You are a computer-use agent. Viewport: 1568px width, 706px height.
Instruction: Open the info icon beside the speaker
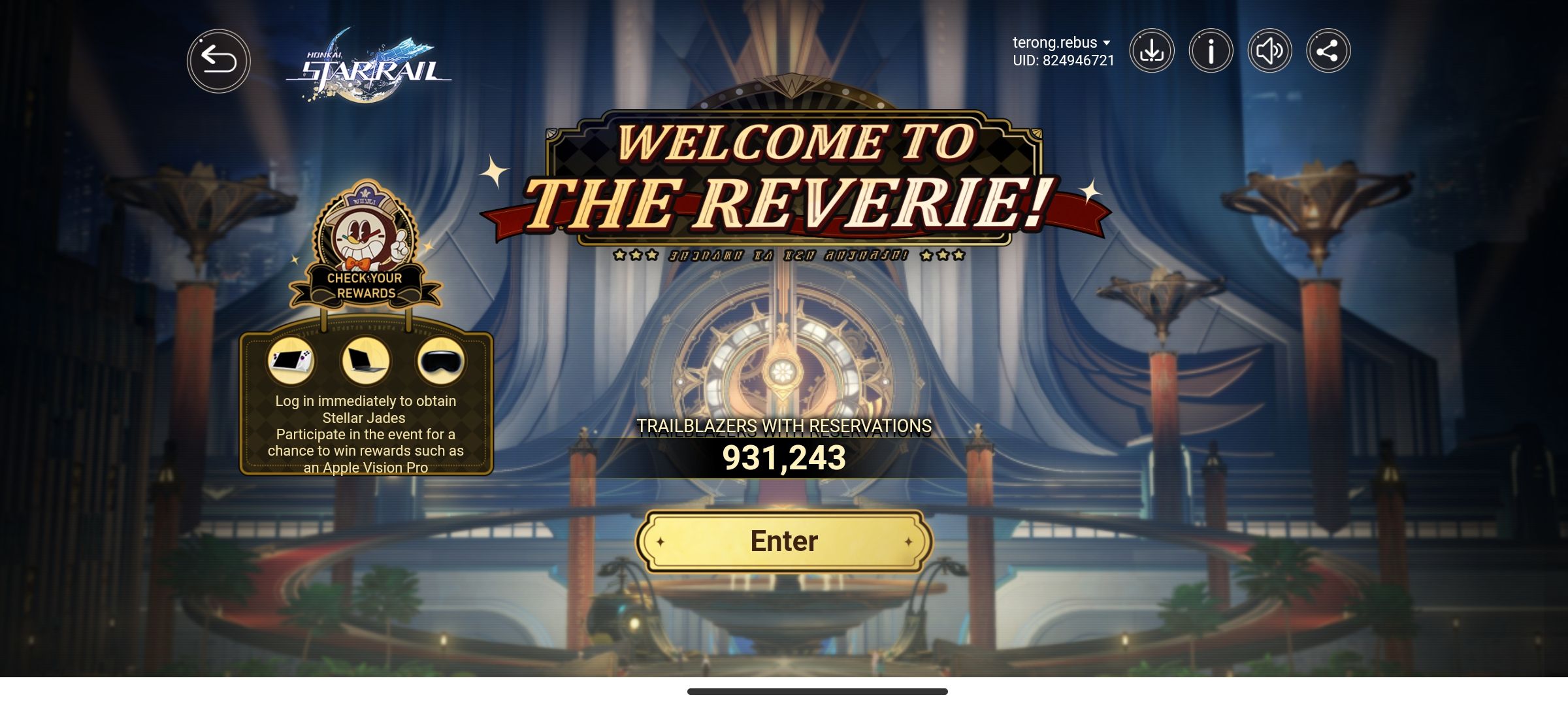tap(1209, 50)
